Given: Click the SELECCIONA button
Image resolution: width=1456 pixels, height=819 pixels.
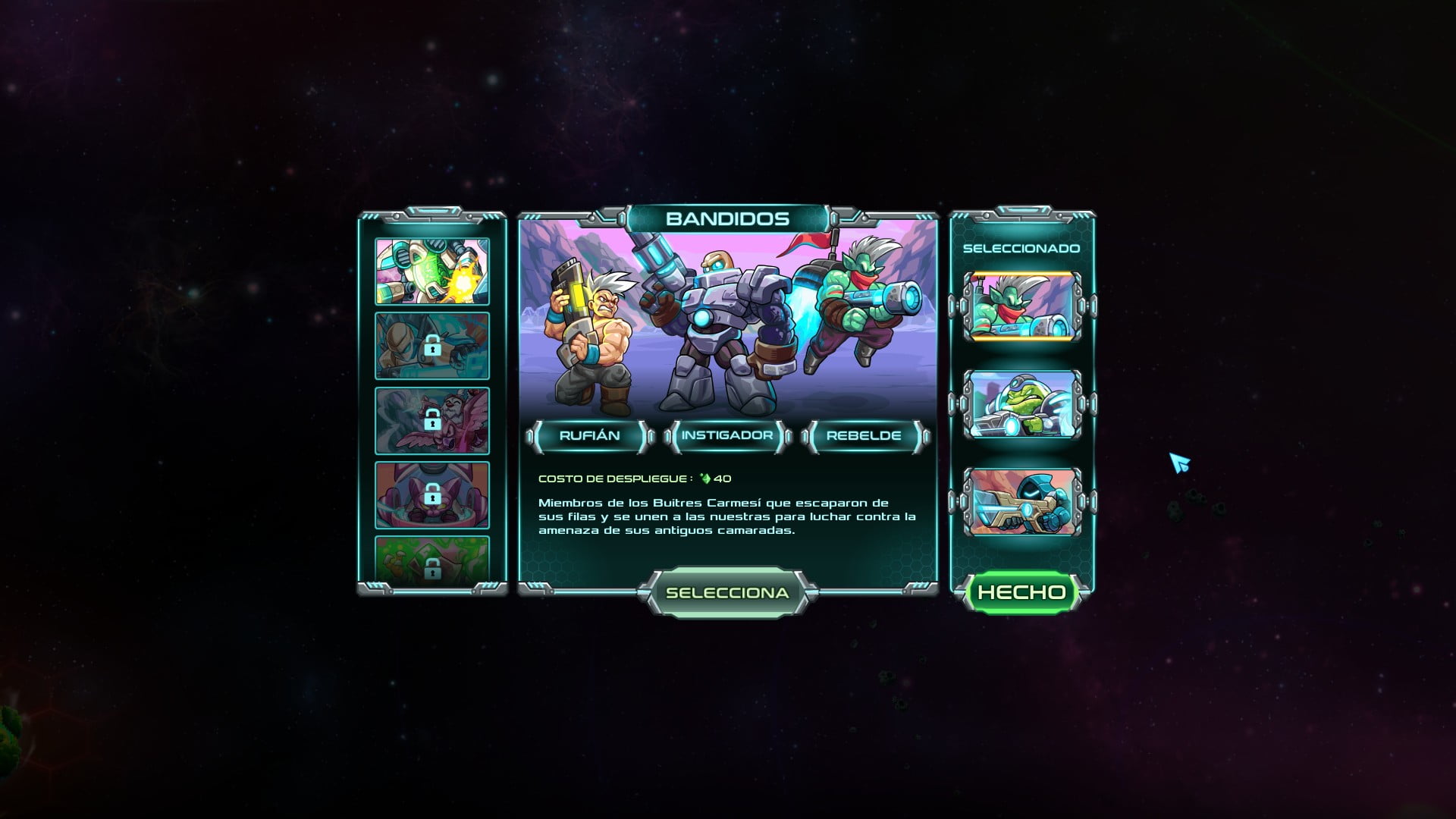Looking at the screenshot, I should point(726,593).
